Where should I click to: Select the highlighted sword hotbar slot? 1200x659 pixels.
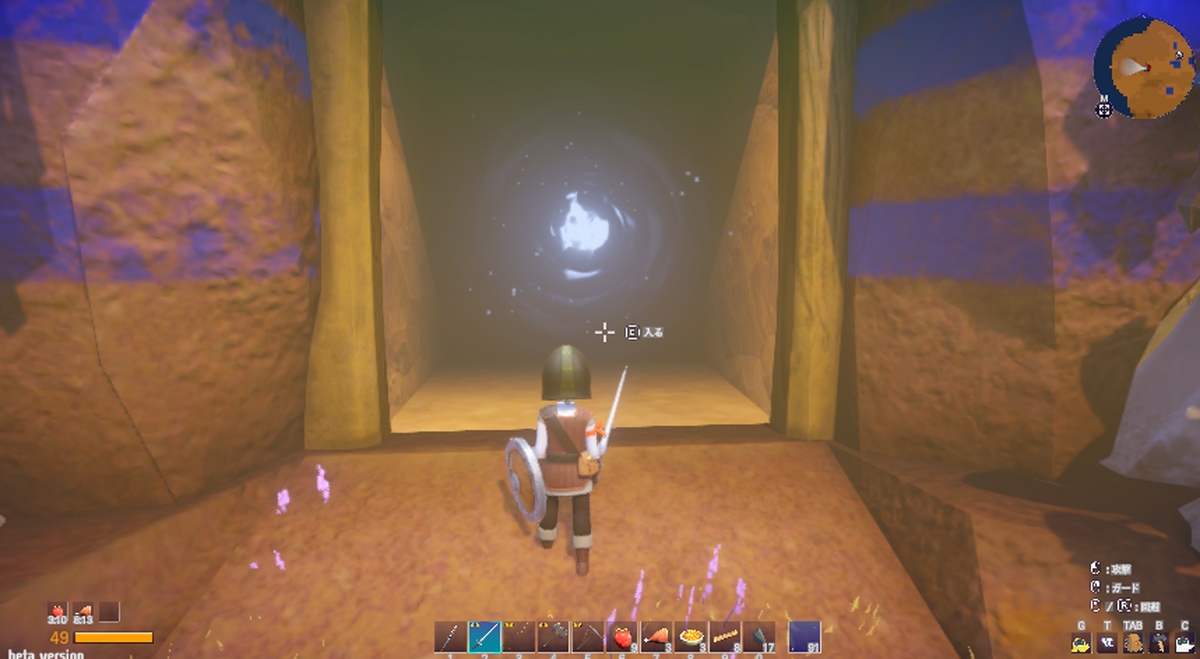(485, 637)
